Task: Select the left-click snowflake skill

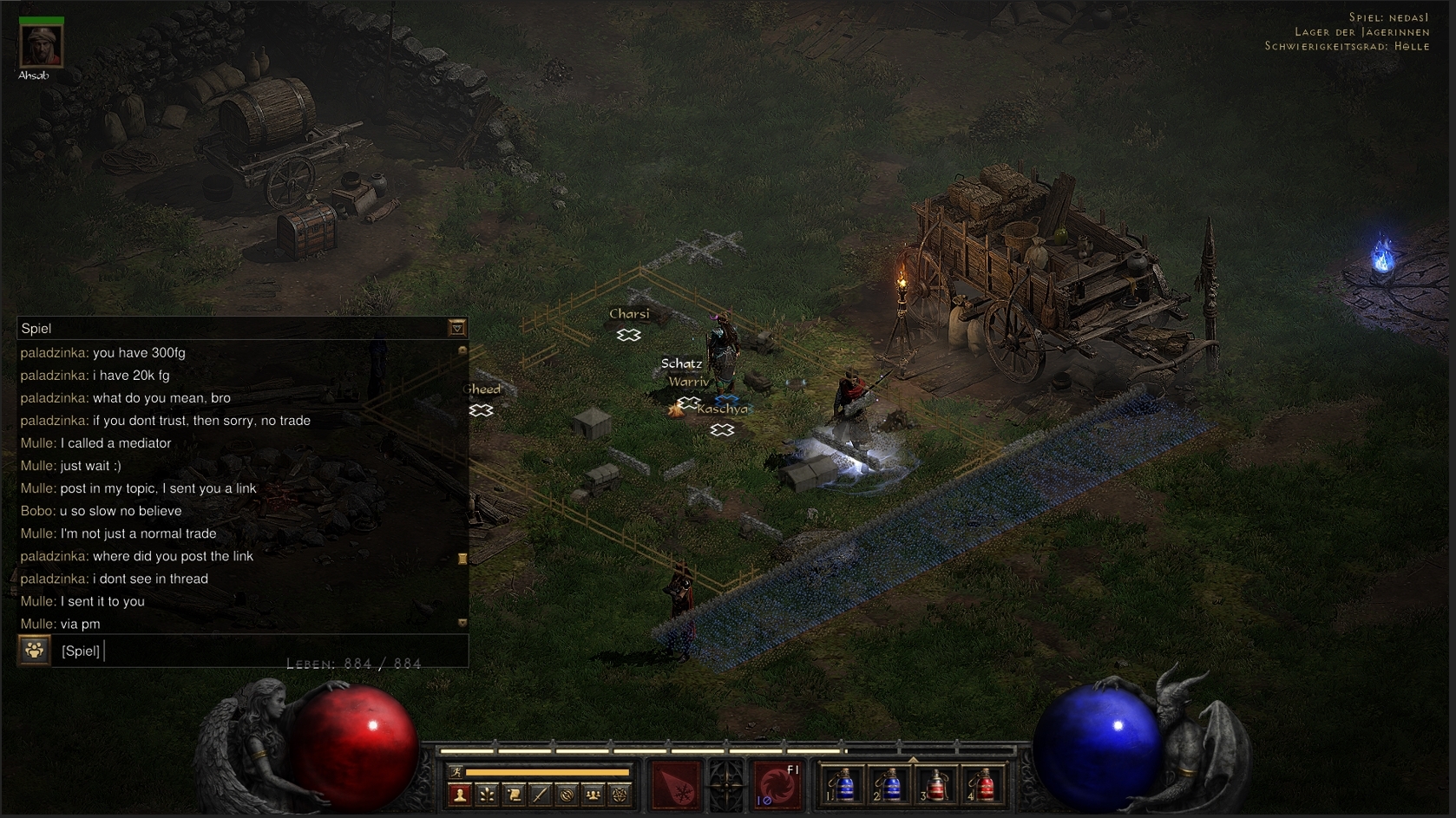Action: coord(676,785)
